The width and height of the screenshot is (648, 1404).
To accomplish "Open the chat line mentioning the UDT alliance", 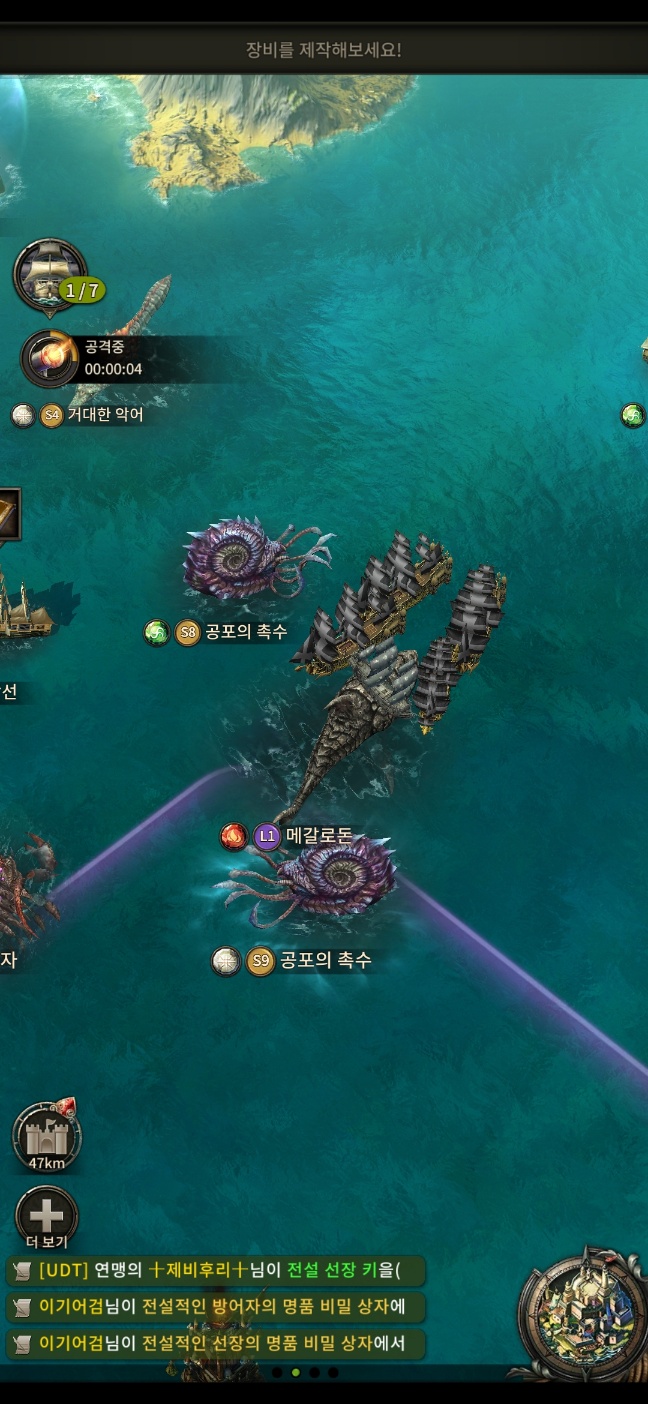I will [216, 1271].
